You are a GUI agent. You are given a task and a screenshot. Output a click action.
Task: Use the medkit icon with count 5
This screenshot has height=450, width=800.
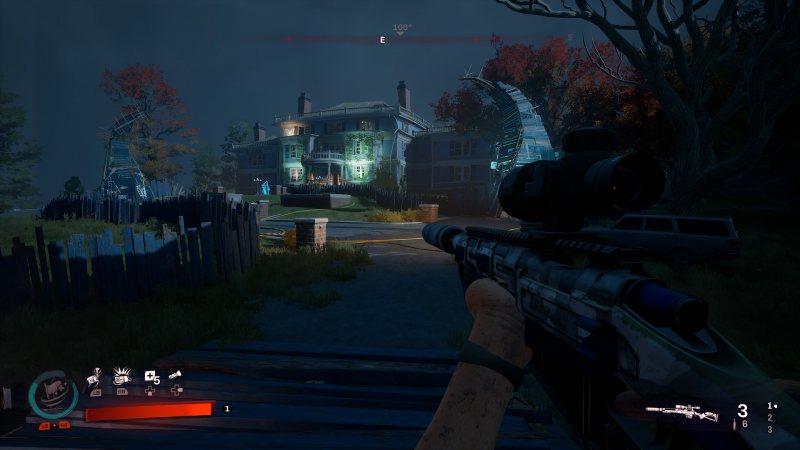(151, 377)
